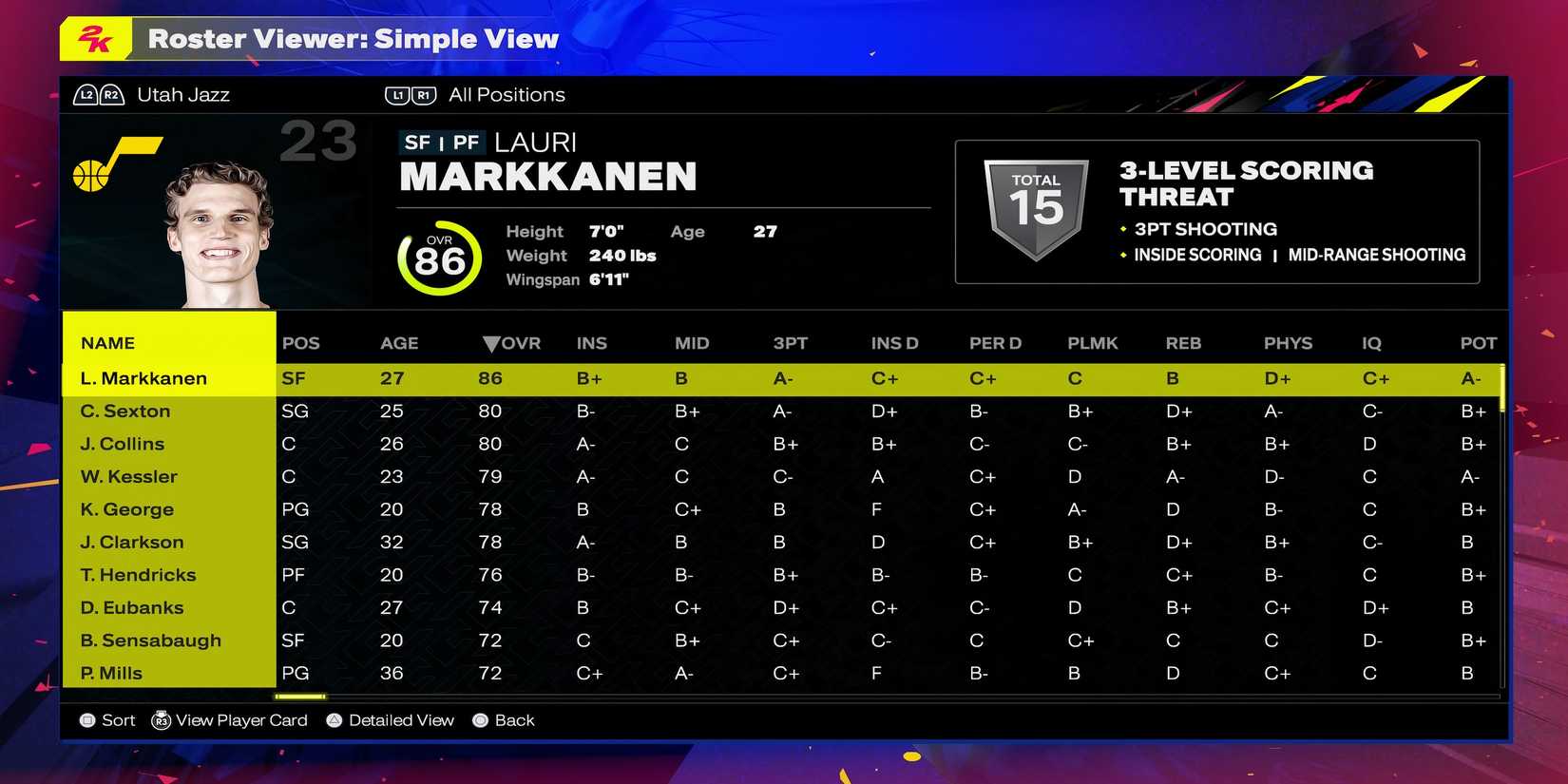1568x784 pixels.
Task: Select the Utah Jazz team label
Action: [182, 94]
